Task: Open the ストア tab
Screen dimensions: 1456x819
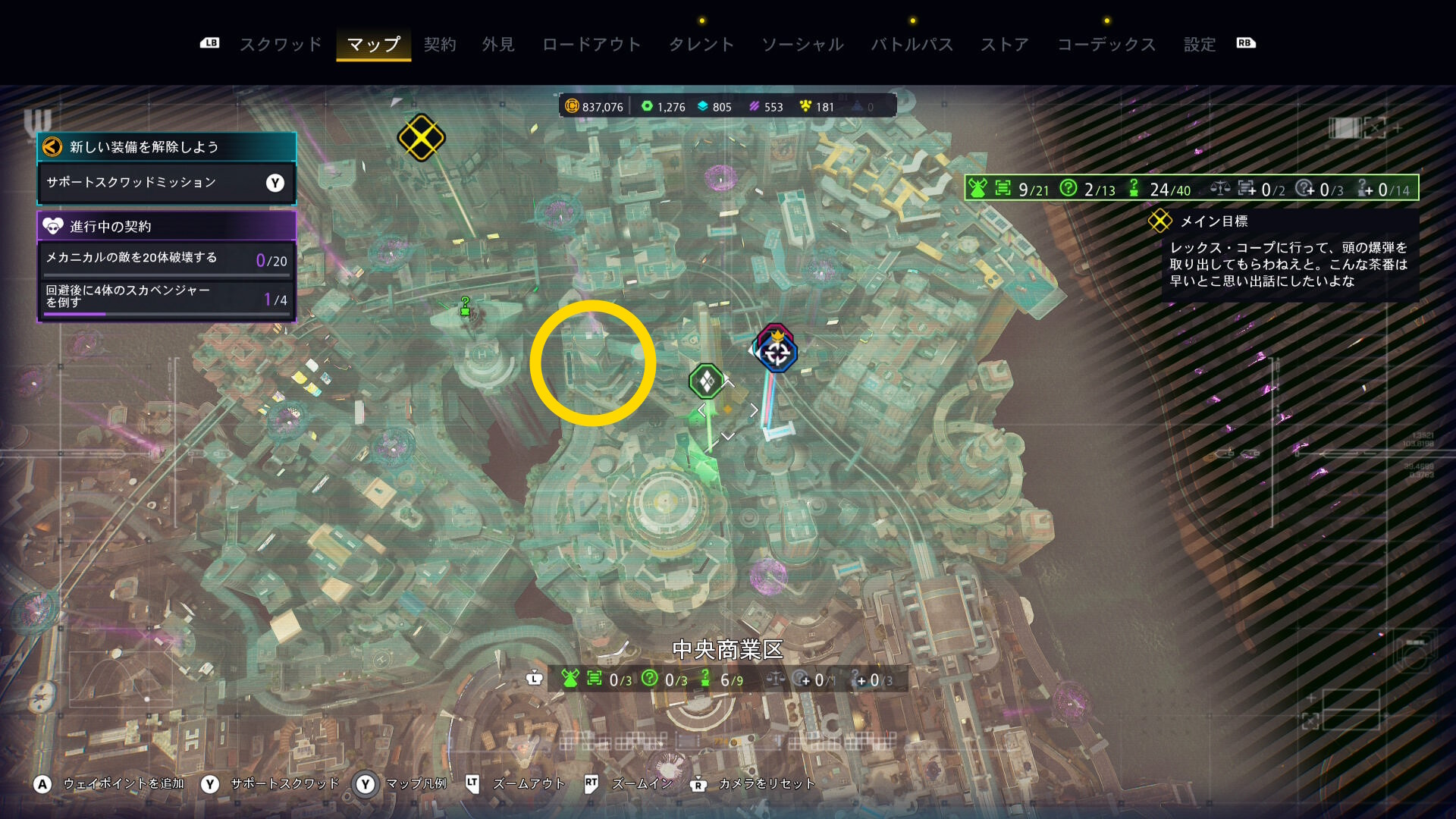Action: (1005, 44)
